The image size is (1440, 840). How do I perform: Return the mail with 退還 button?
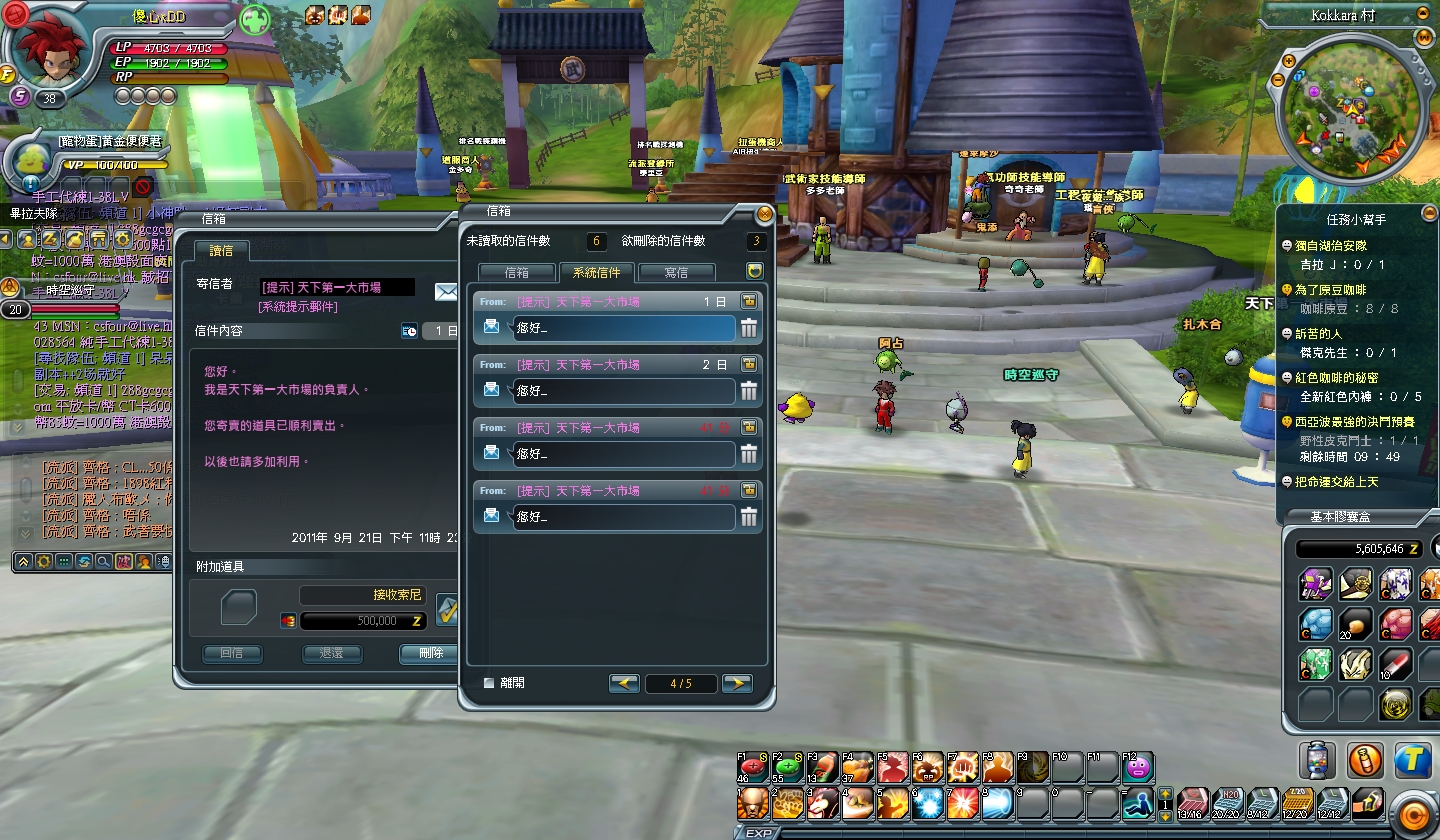point(331,653)
